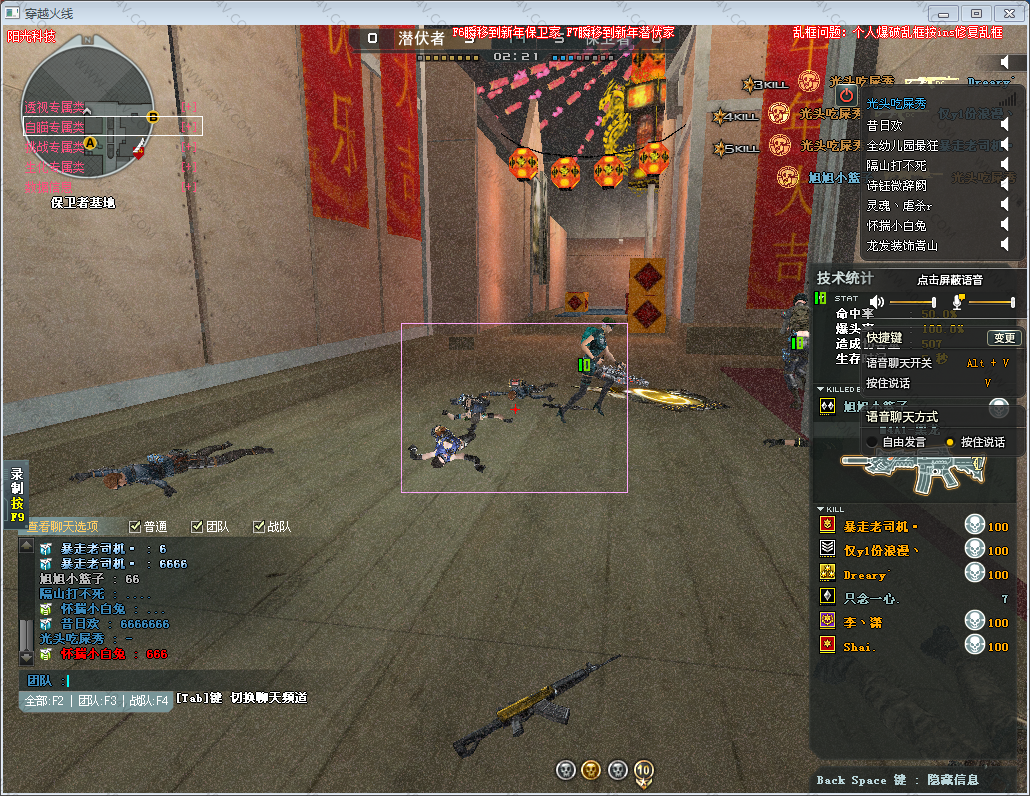Mute voice for player 隔山打不死
The height and width of the screenshot is (796, 1030).
pyautogui.click(x=1005, y=165)
